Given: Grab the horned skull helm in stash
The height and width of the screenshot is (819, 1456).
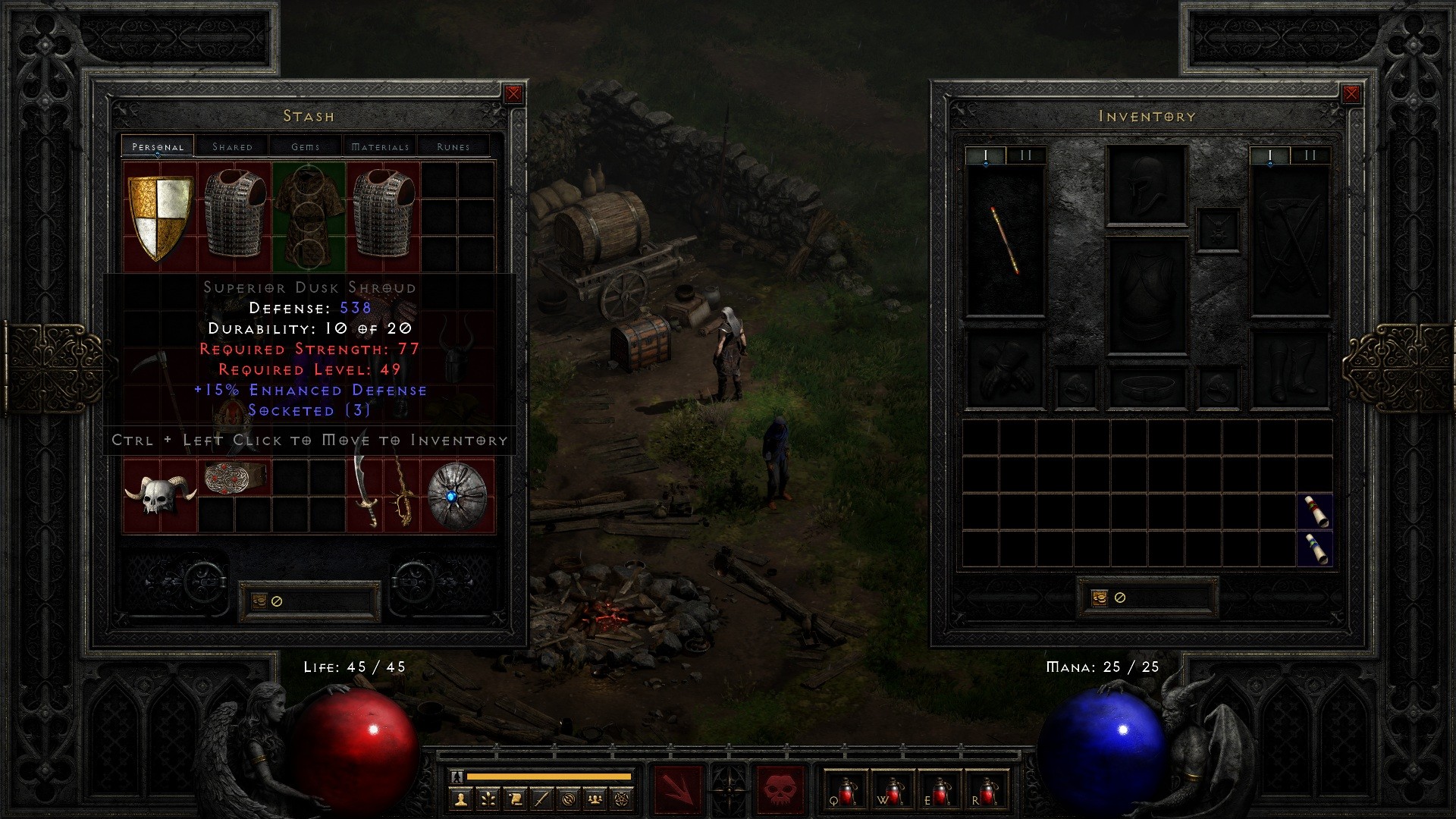Looking at the screenshot, I should (159, 495).
